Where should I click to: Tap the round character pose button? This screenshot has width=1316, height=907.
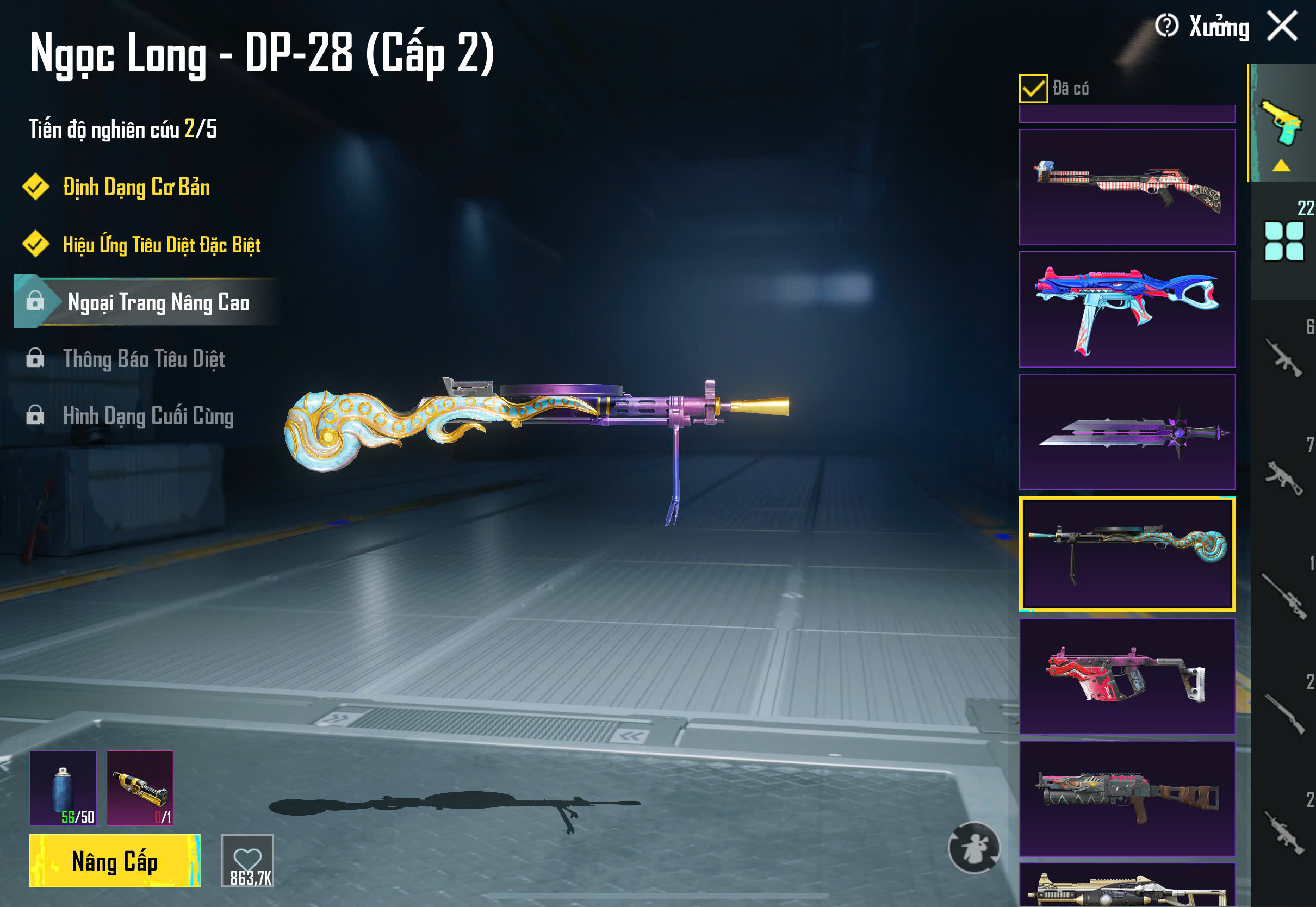click(x=973, y=848)
